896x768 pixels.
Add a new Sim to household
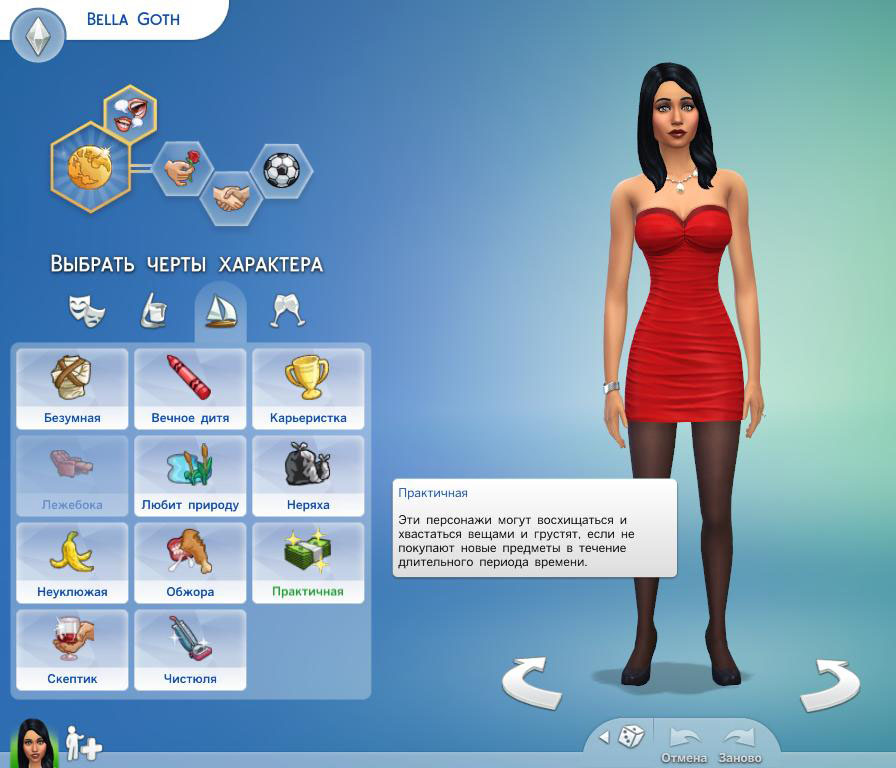click(84, 744)
